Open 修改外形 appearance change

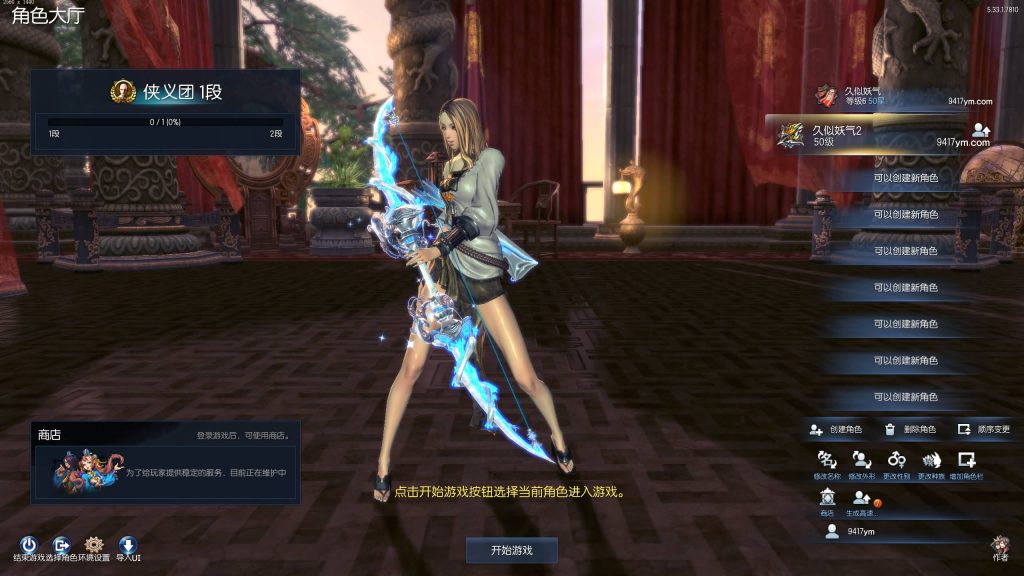(x=862, y=461)
